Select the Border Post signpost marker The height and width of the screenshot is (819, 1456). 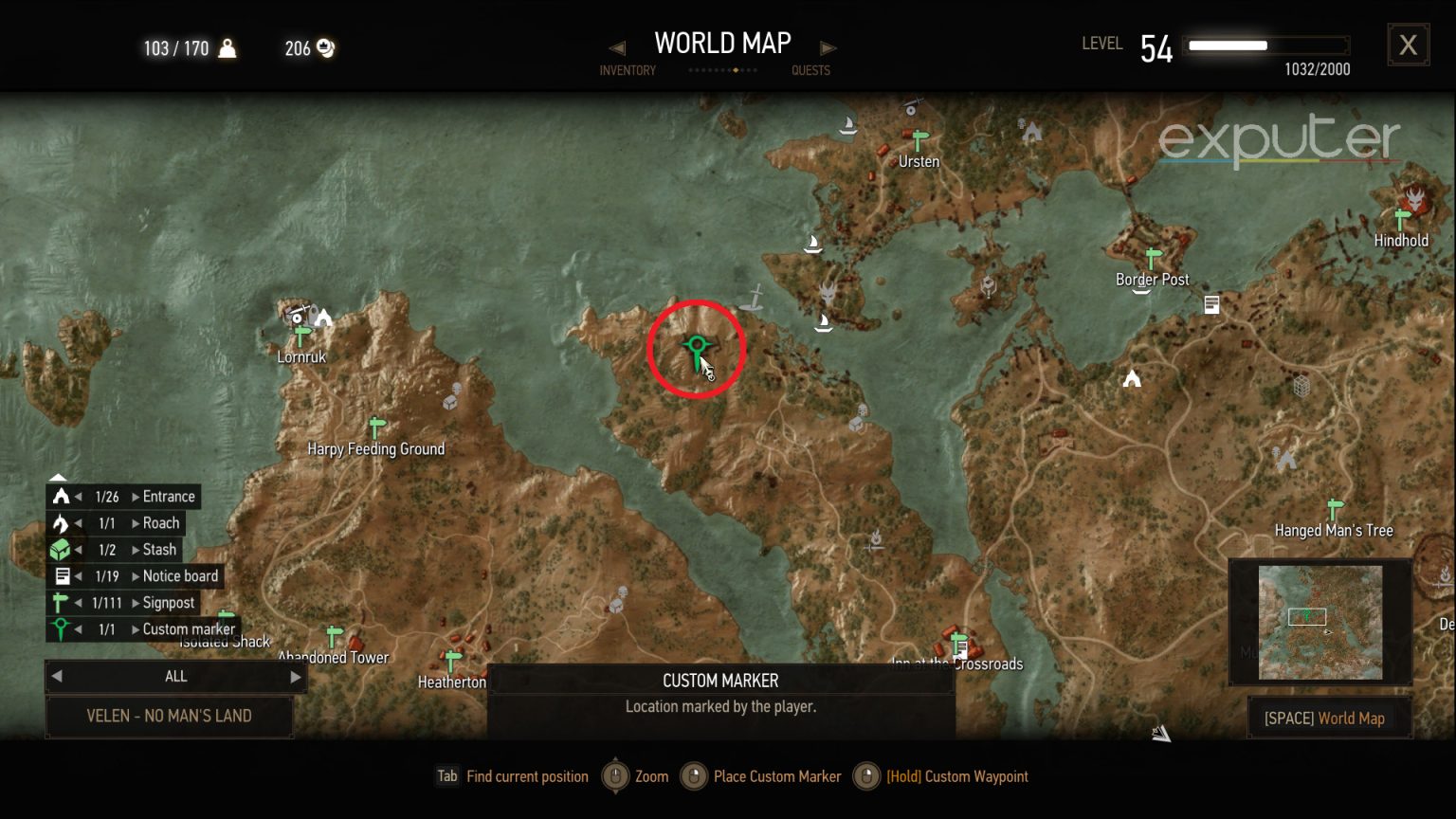click(1153, 259)
